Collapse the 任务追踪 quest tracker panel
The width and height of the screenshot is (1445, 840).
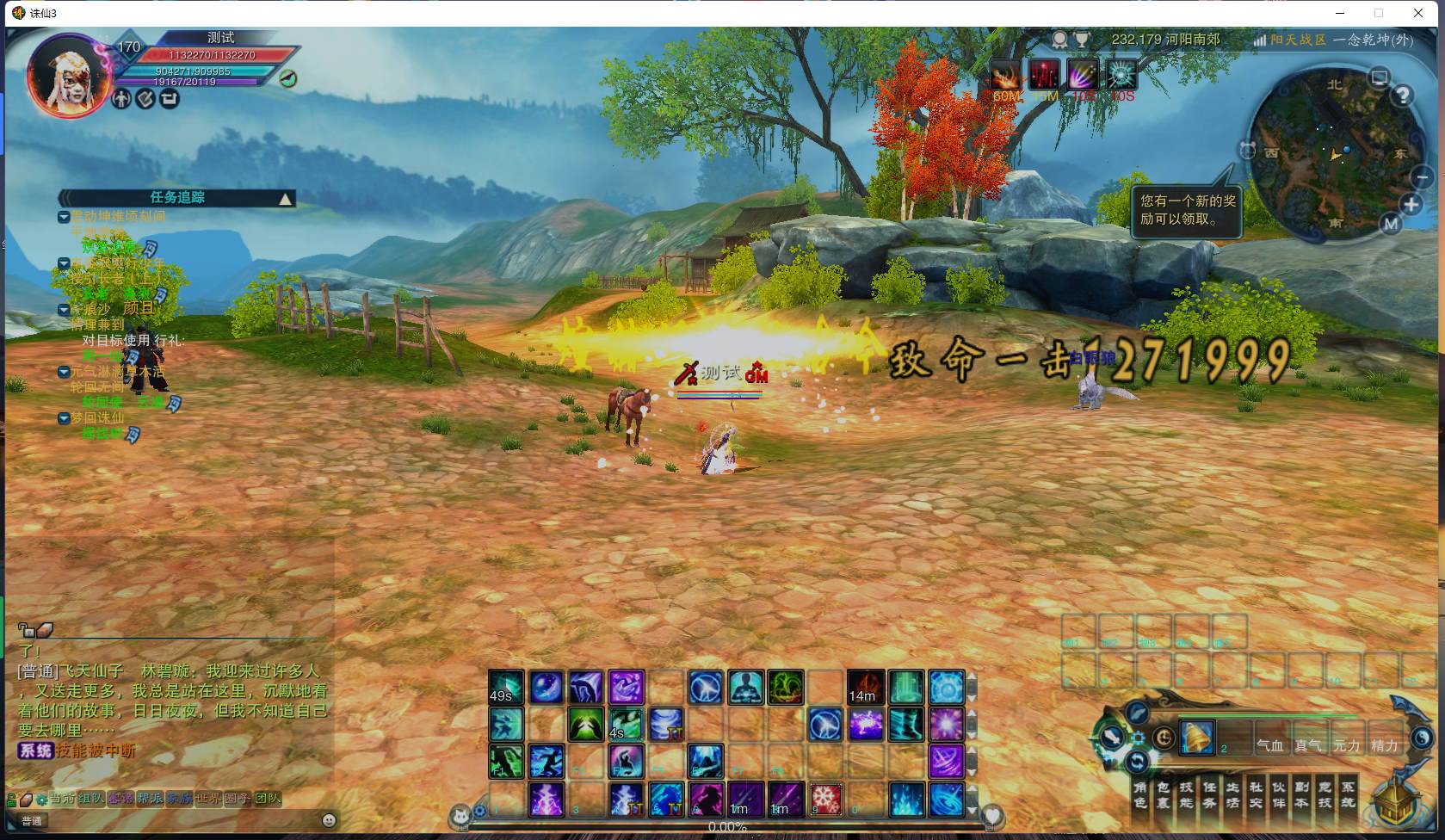(x=285, y=199)
